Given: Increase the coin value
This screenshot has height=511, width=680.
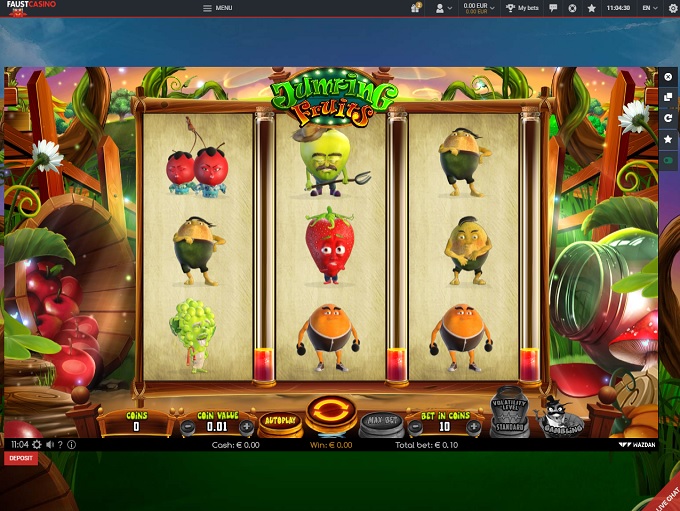Looking at the screenshot, I should [x=246, y=427].
